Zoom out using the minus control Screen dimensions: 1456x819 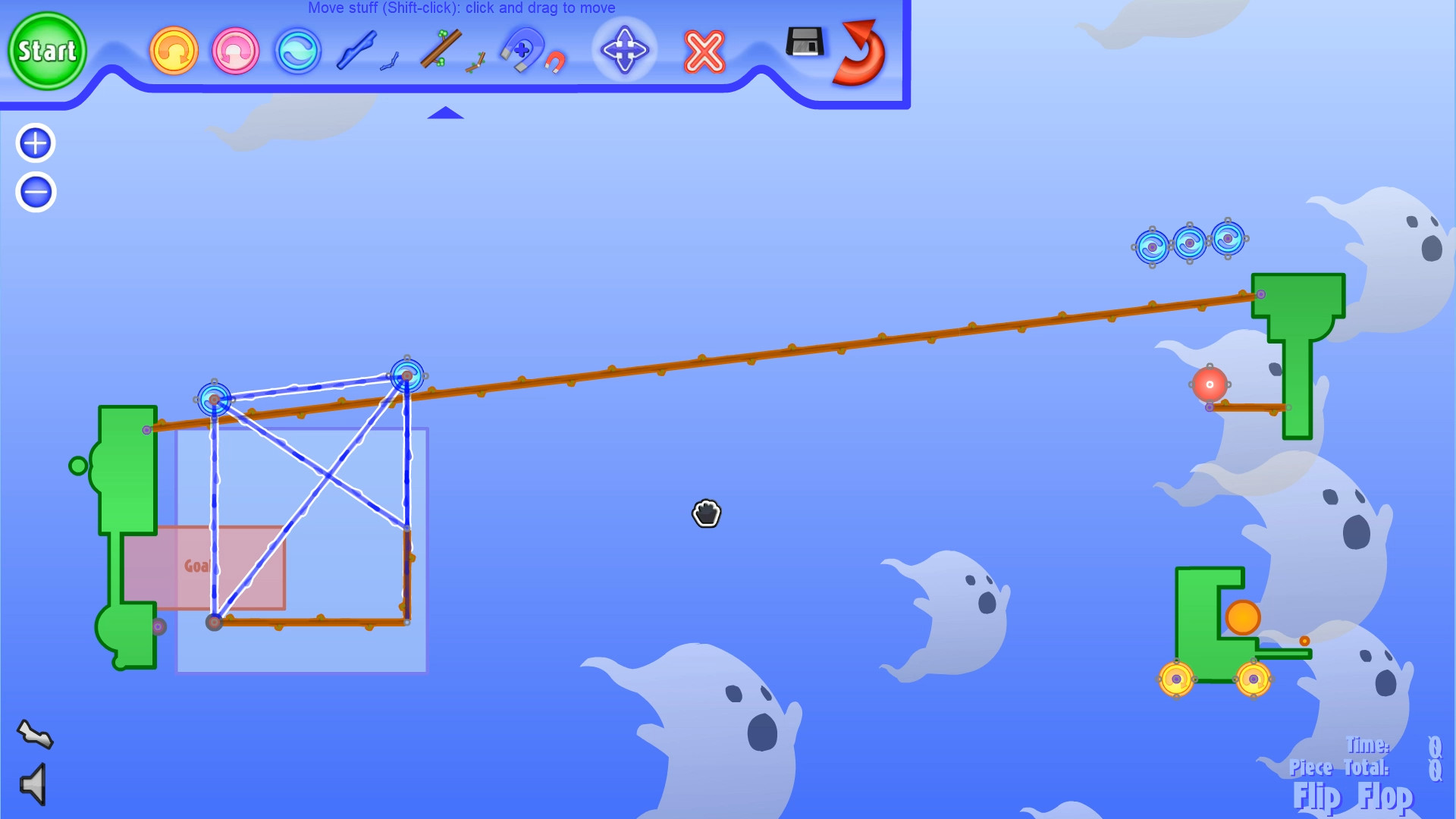tap(34, 192)
